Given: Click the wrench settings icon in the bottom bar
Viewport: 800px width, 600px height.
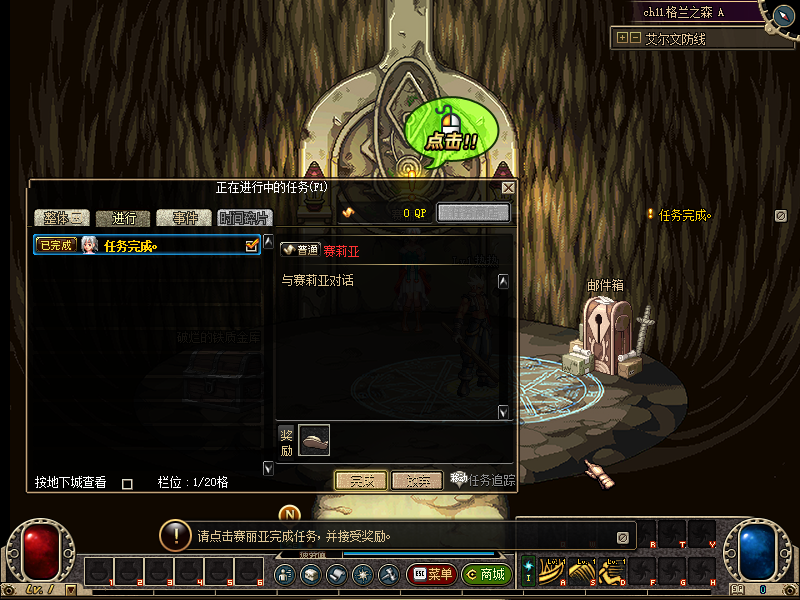Looking at the screenshot, I should tap(387, 575).
